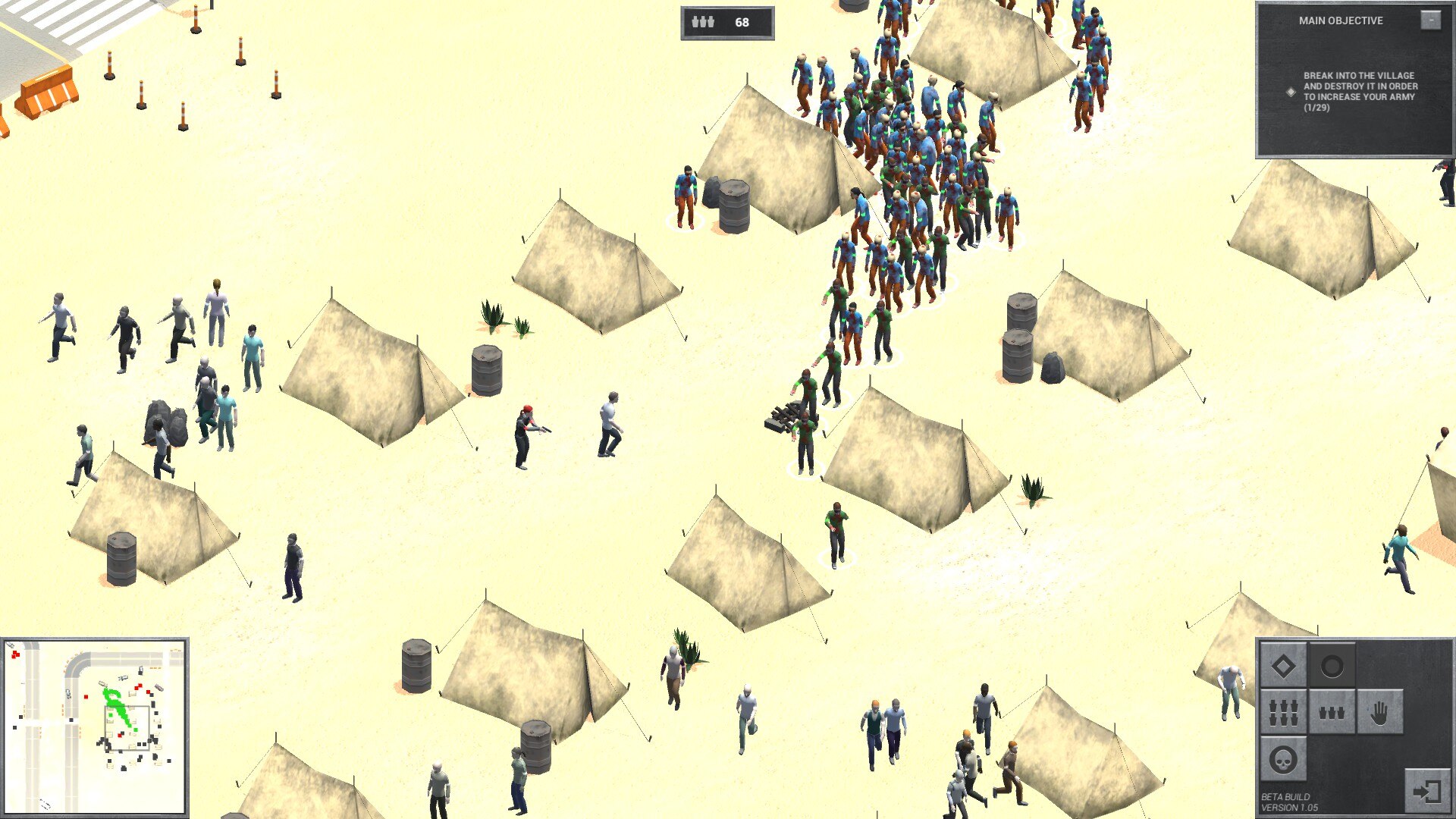The height and width of the screenshot is (819, 1456).
Task: Click the main objective text entry
Action: [1360, 92]
